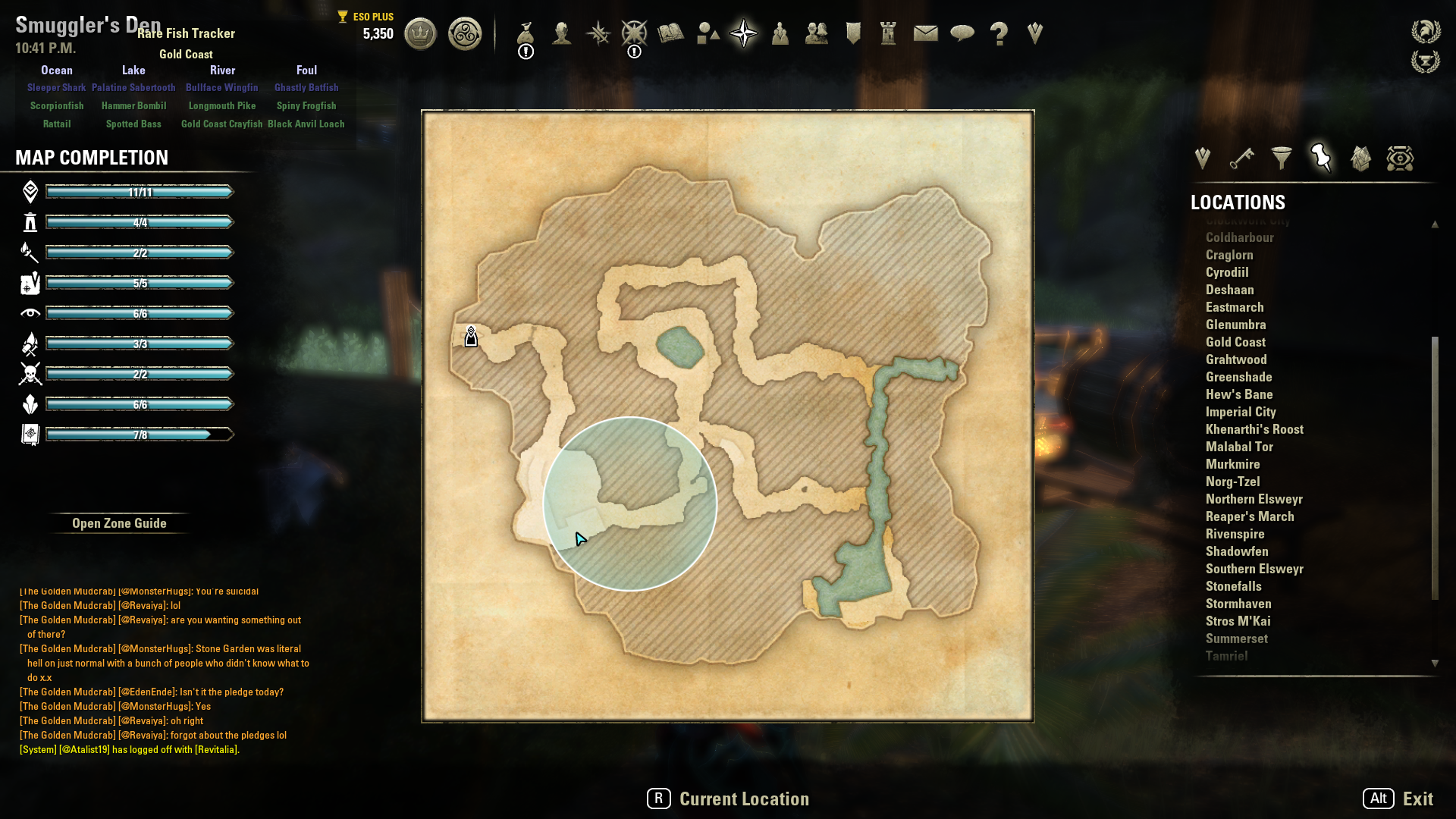Viewport: 1456px width, 819px height.
Task: Choose Murkmire from the locations list
Action: click(1232, 464)
